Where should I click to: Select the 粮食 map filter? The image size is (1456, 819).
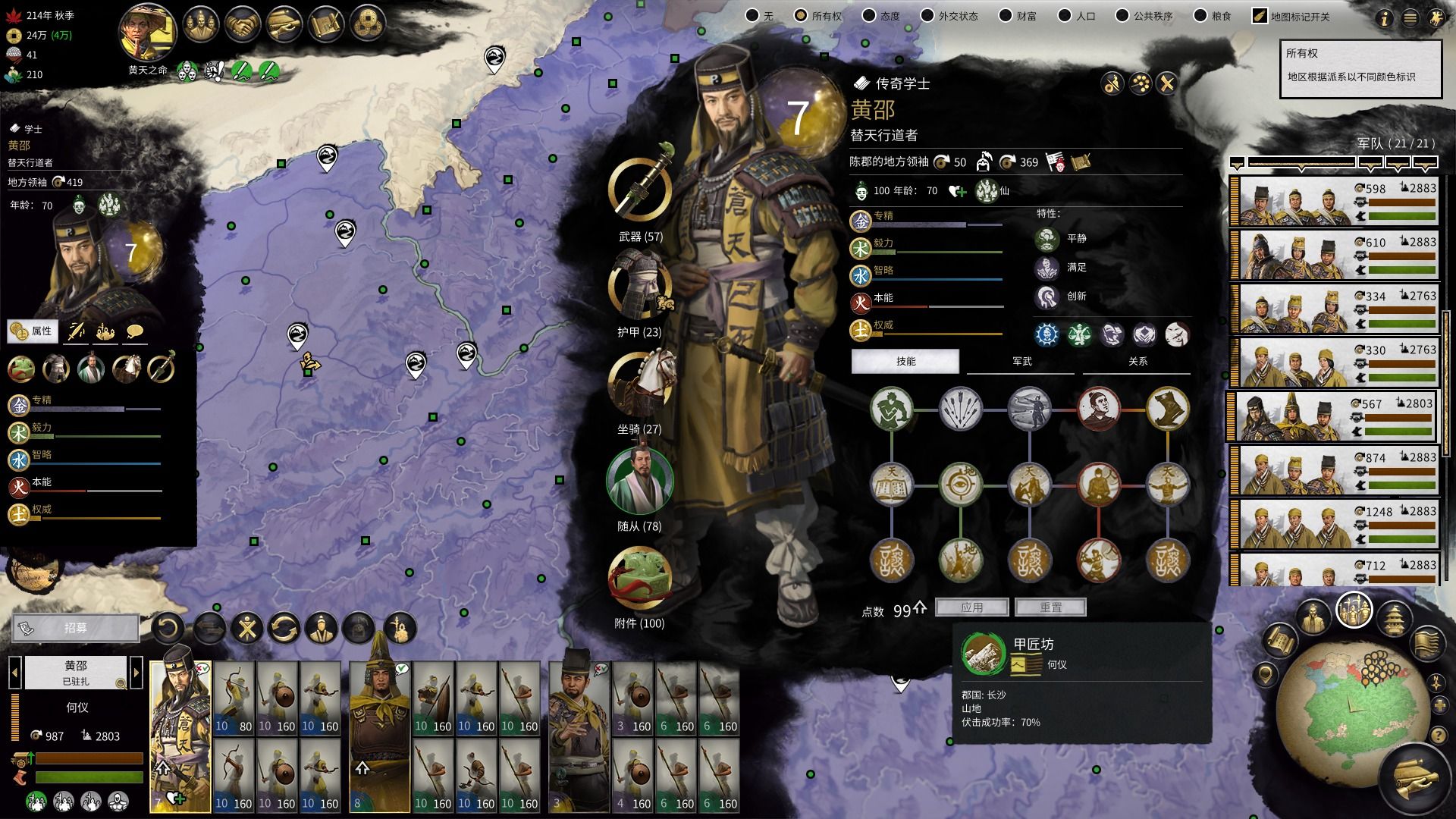[x=1199, y=16]
